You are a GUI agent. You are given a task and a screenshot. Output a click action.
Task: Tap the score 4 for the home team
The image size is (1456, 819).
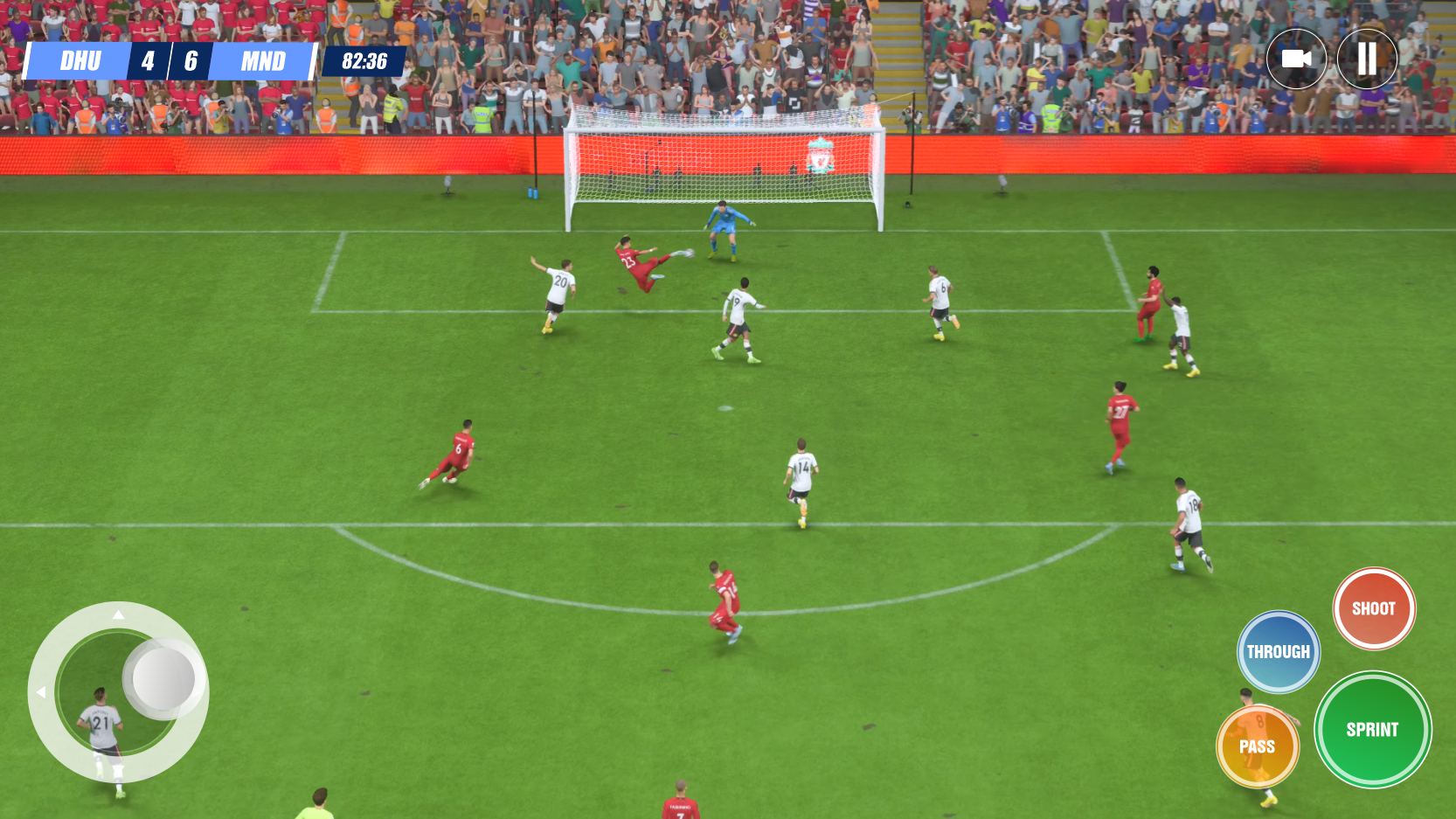pos(147,61)
